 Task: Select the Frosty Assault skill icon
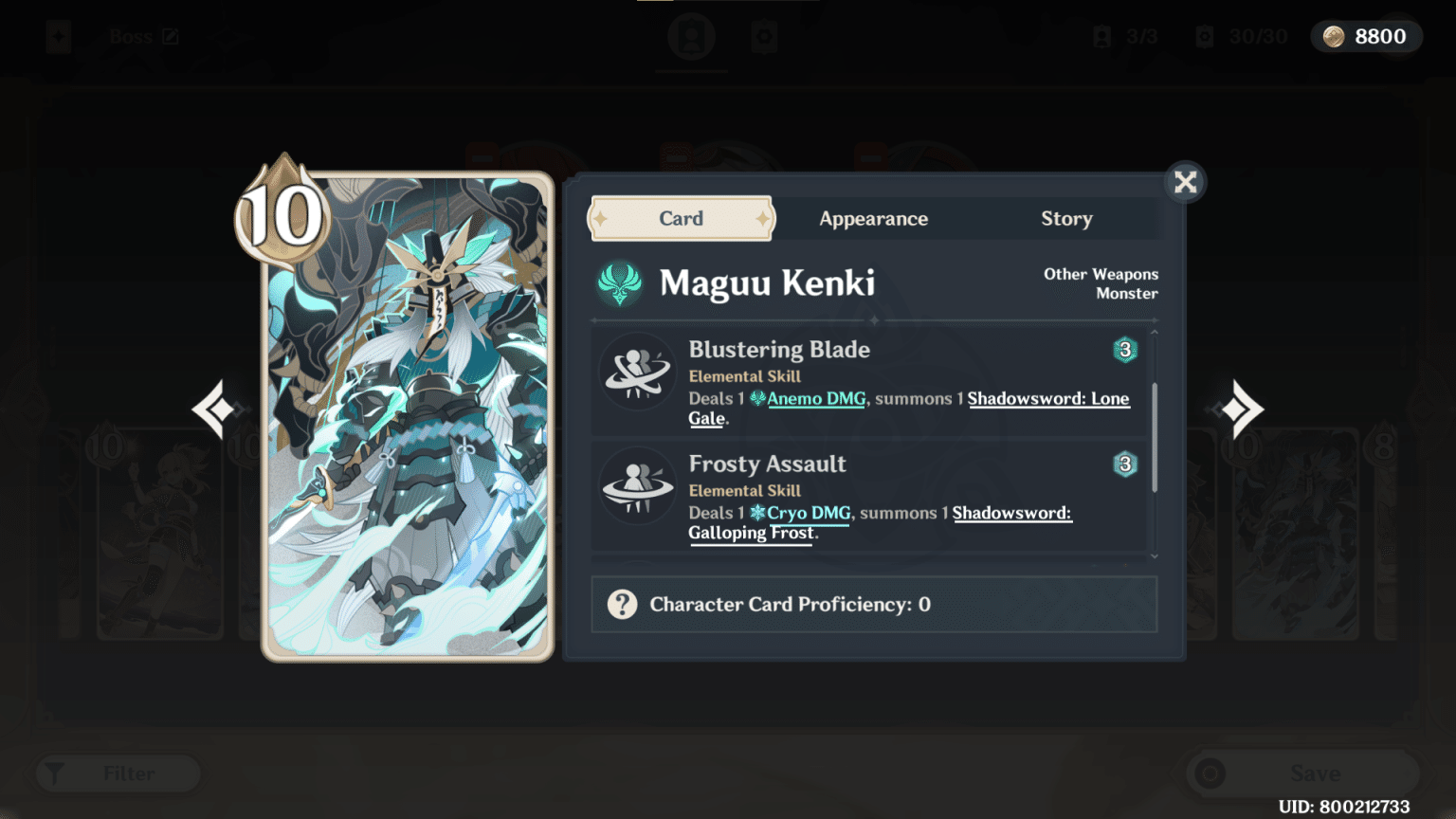point(638,487)
